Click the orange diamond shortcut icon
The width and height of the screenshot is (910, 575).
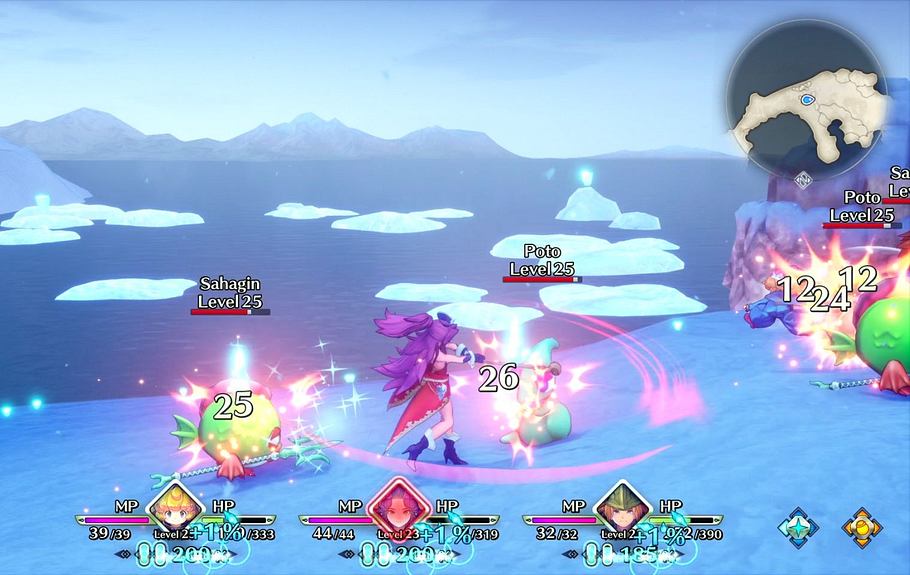861,527
